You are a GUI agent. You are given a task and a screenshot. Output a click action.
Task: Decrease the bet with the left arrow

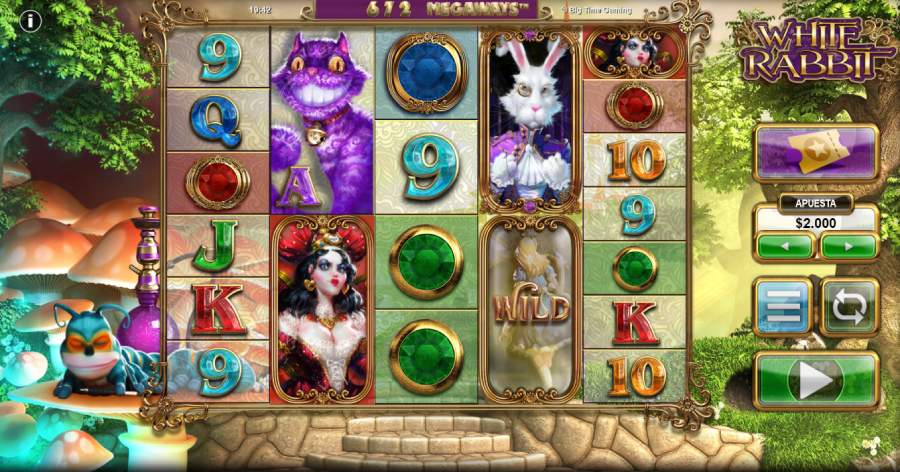click(x=785, y=246)
